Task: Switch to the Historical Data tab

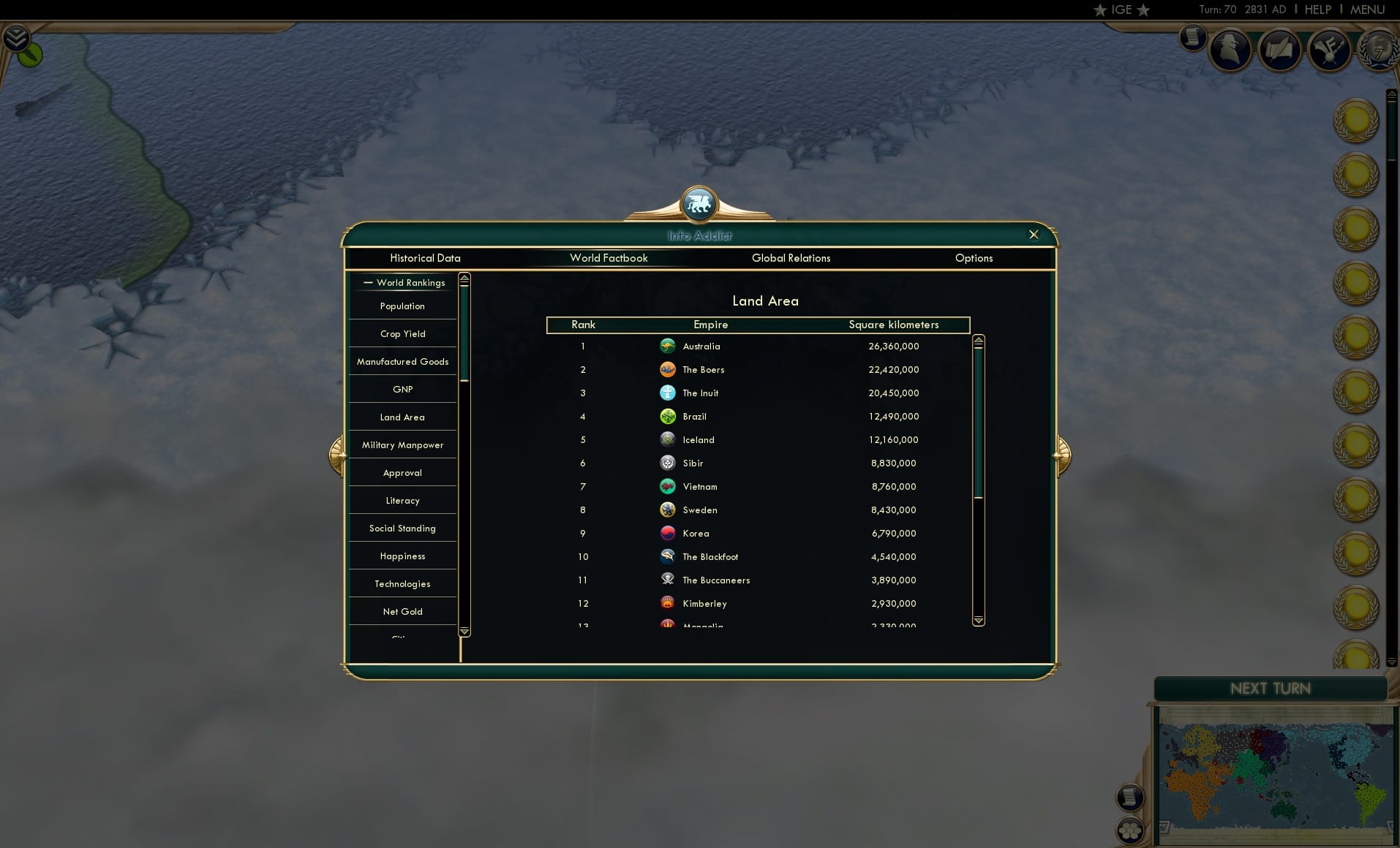Action: point(425,258)
